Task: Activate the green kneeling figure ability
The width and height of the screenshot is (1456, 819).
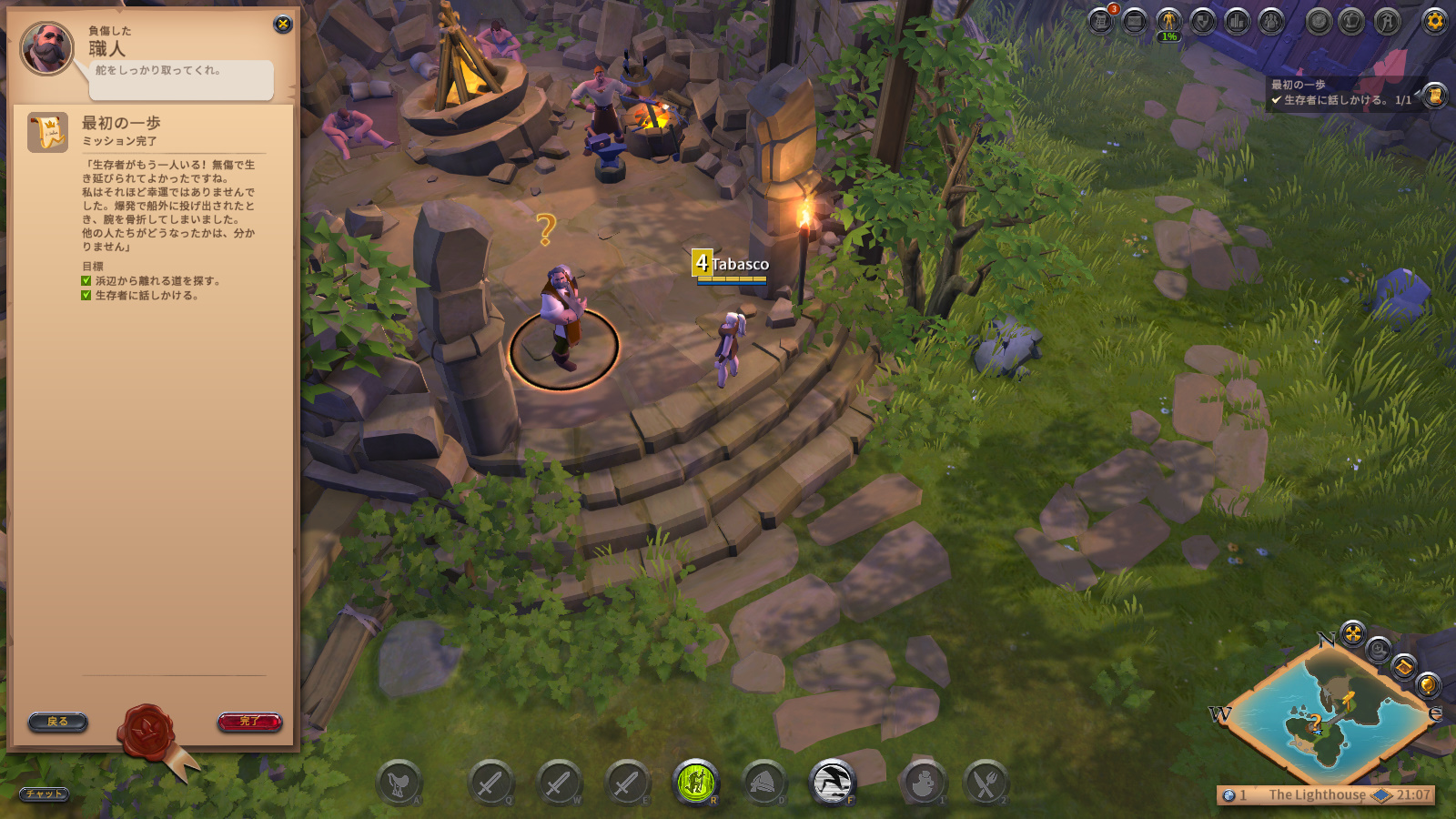Action: point(696,783)
